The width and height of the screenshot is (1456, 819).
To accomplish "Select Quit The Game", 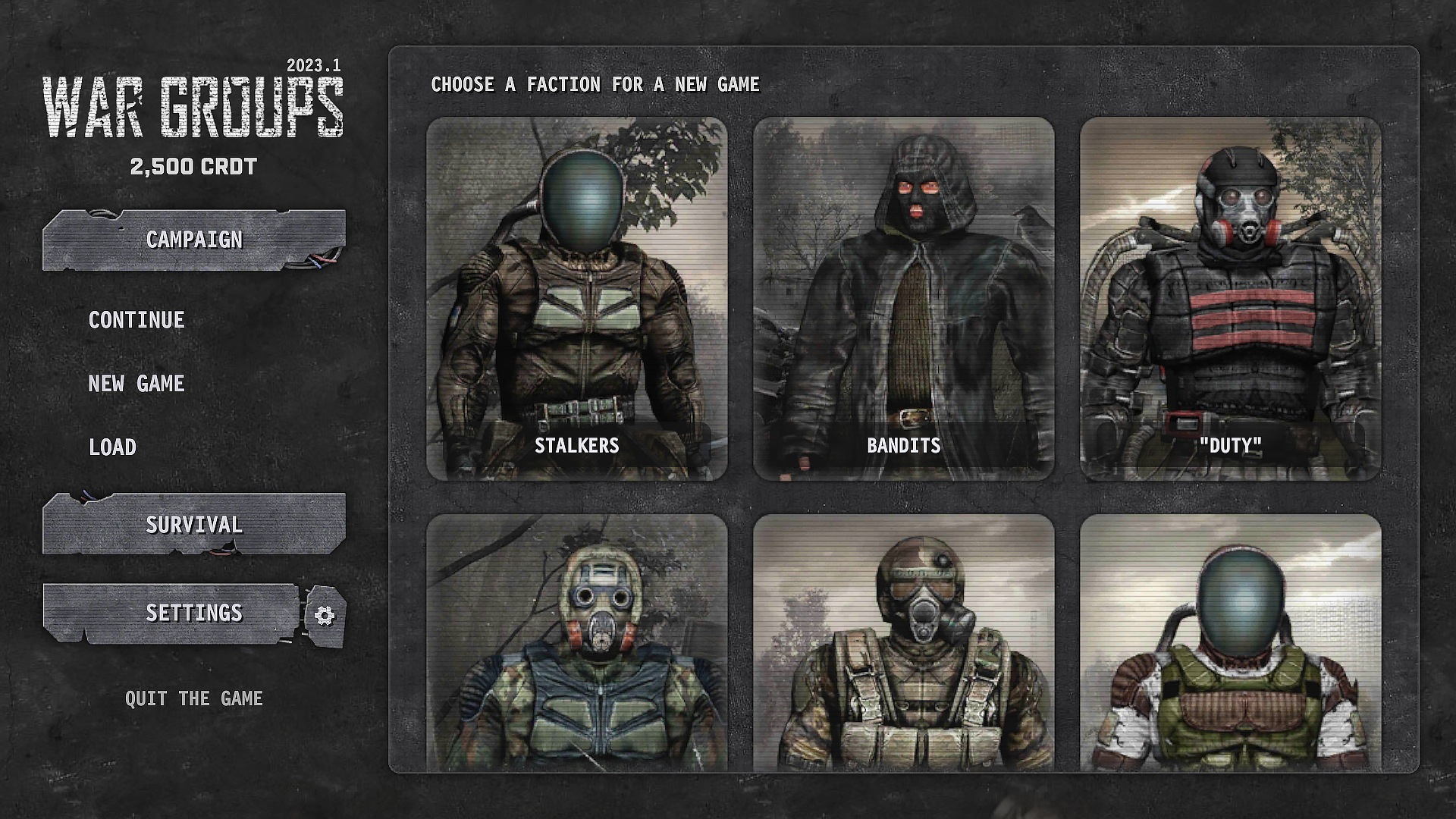I will (x=195, y=698).
